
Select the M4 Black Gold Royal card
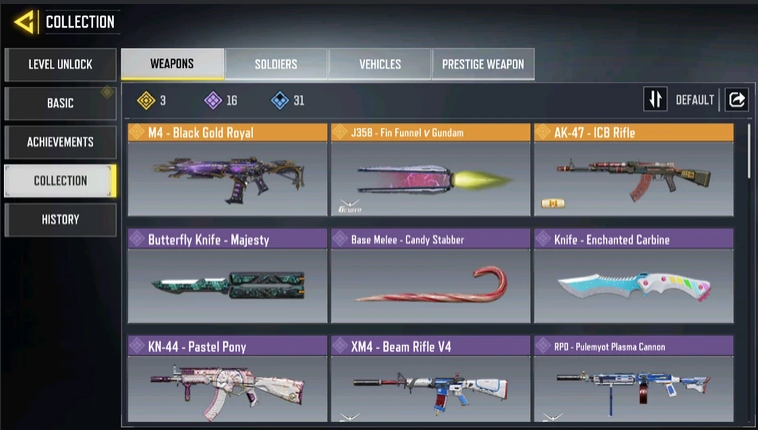(x=227, y=169)
